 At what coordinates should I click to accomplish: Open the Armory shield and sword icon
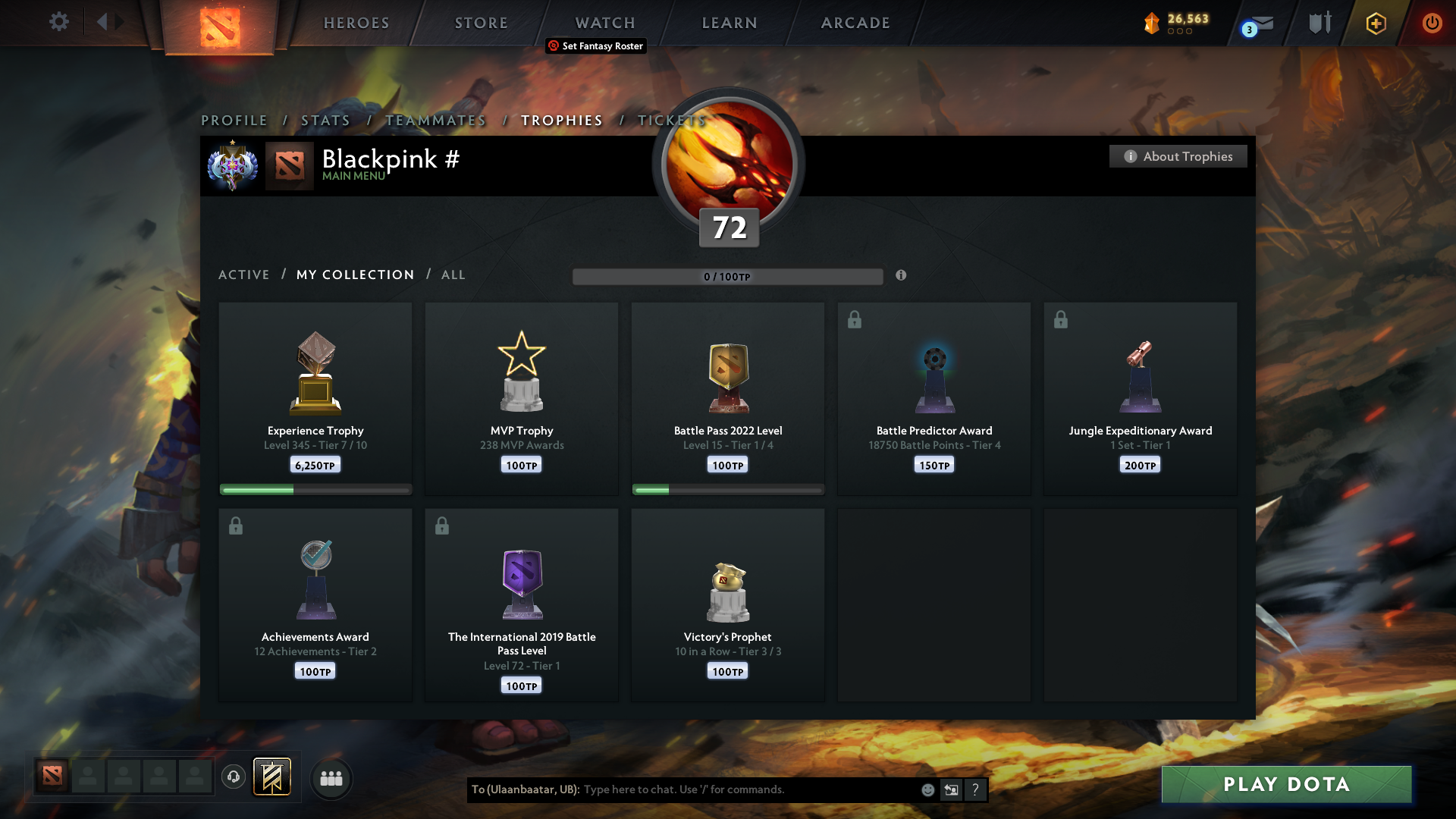point(1318,22)
